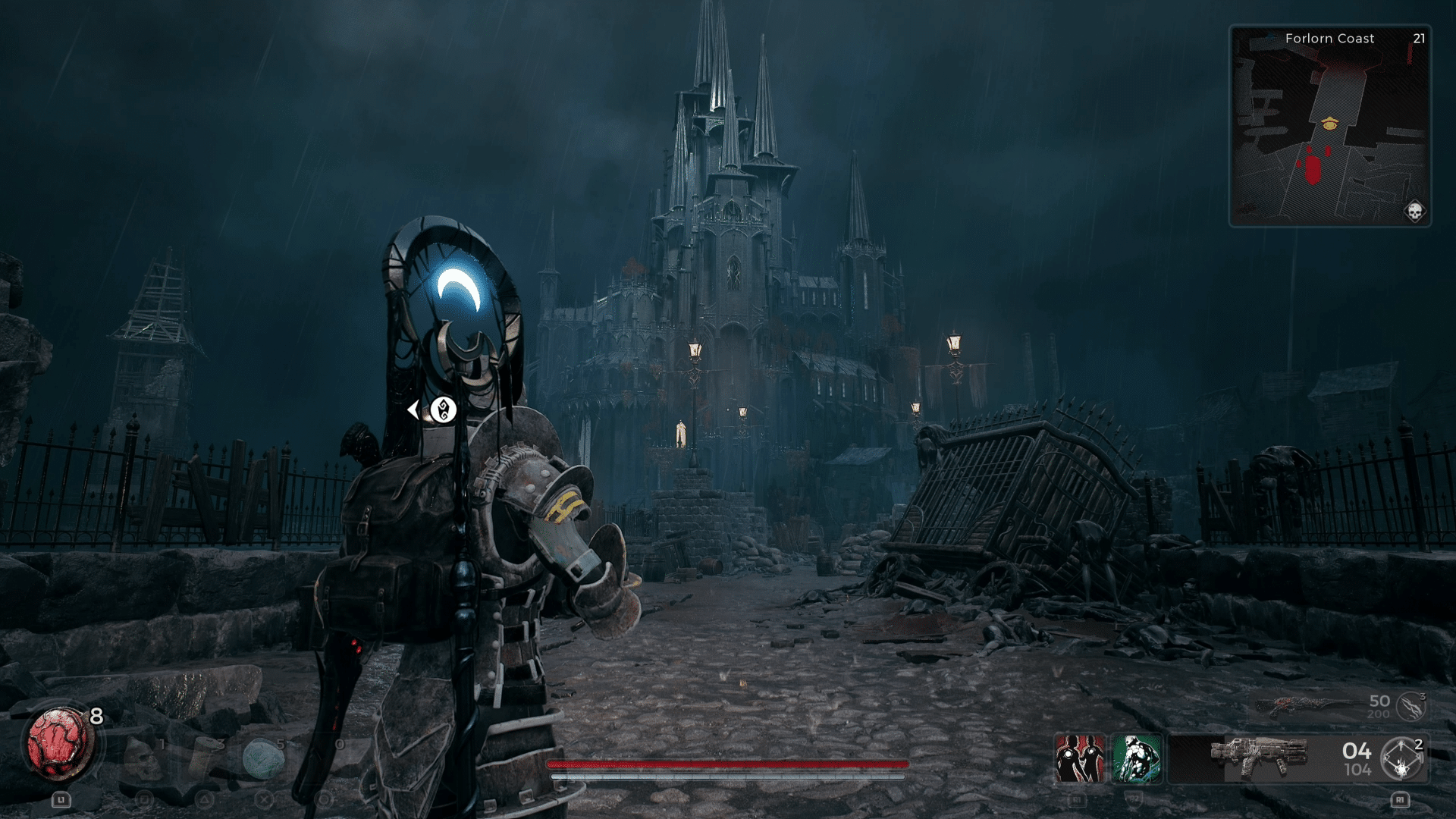The image size is (1456, 819).
Task: Activate the equipped gun's weapon mod icon
Action: coord(1401,759)
